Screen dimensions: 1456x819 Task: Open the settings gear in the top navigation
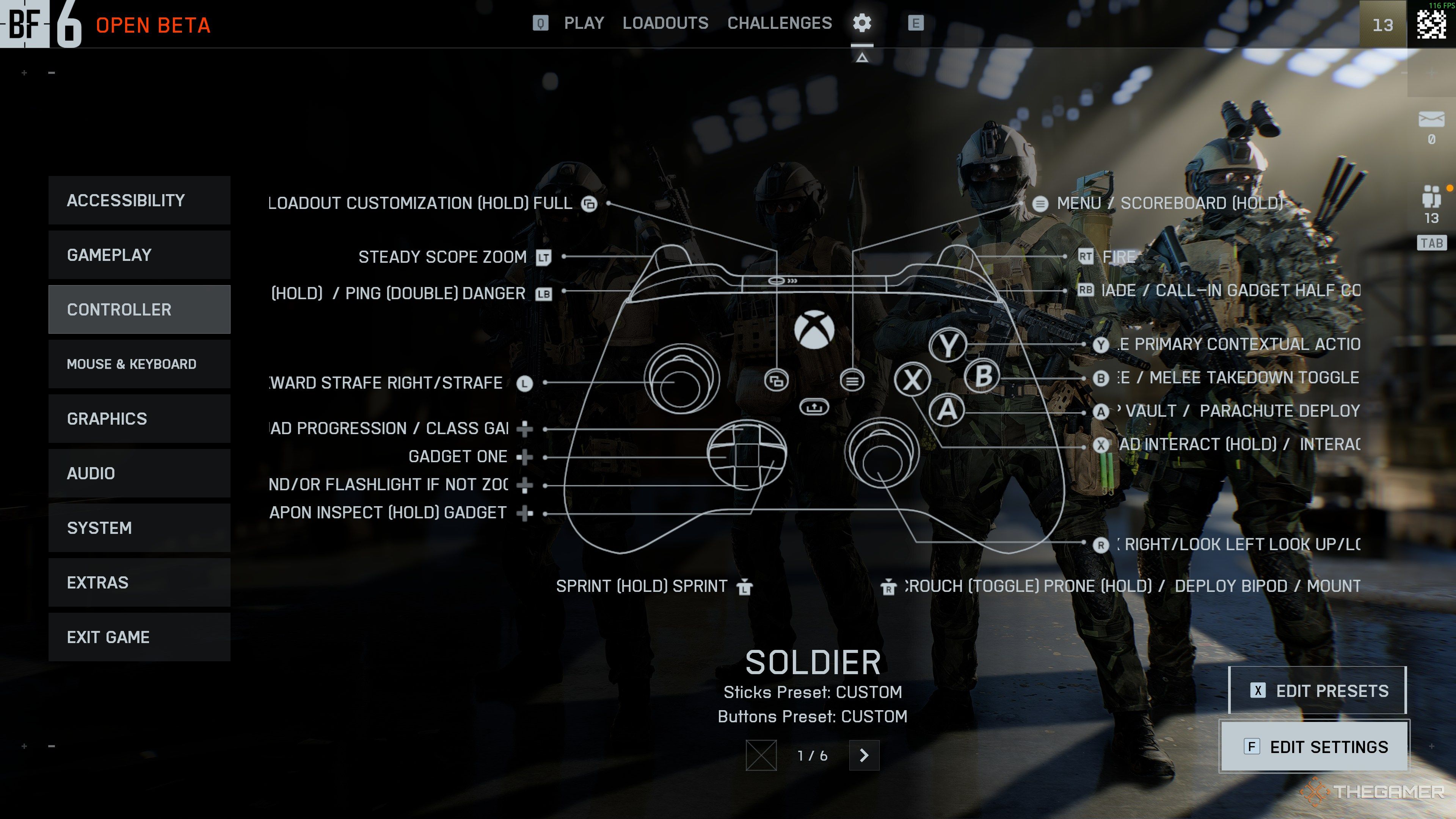[x=861, y=23]
